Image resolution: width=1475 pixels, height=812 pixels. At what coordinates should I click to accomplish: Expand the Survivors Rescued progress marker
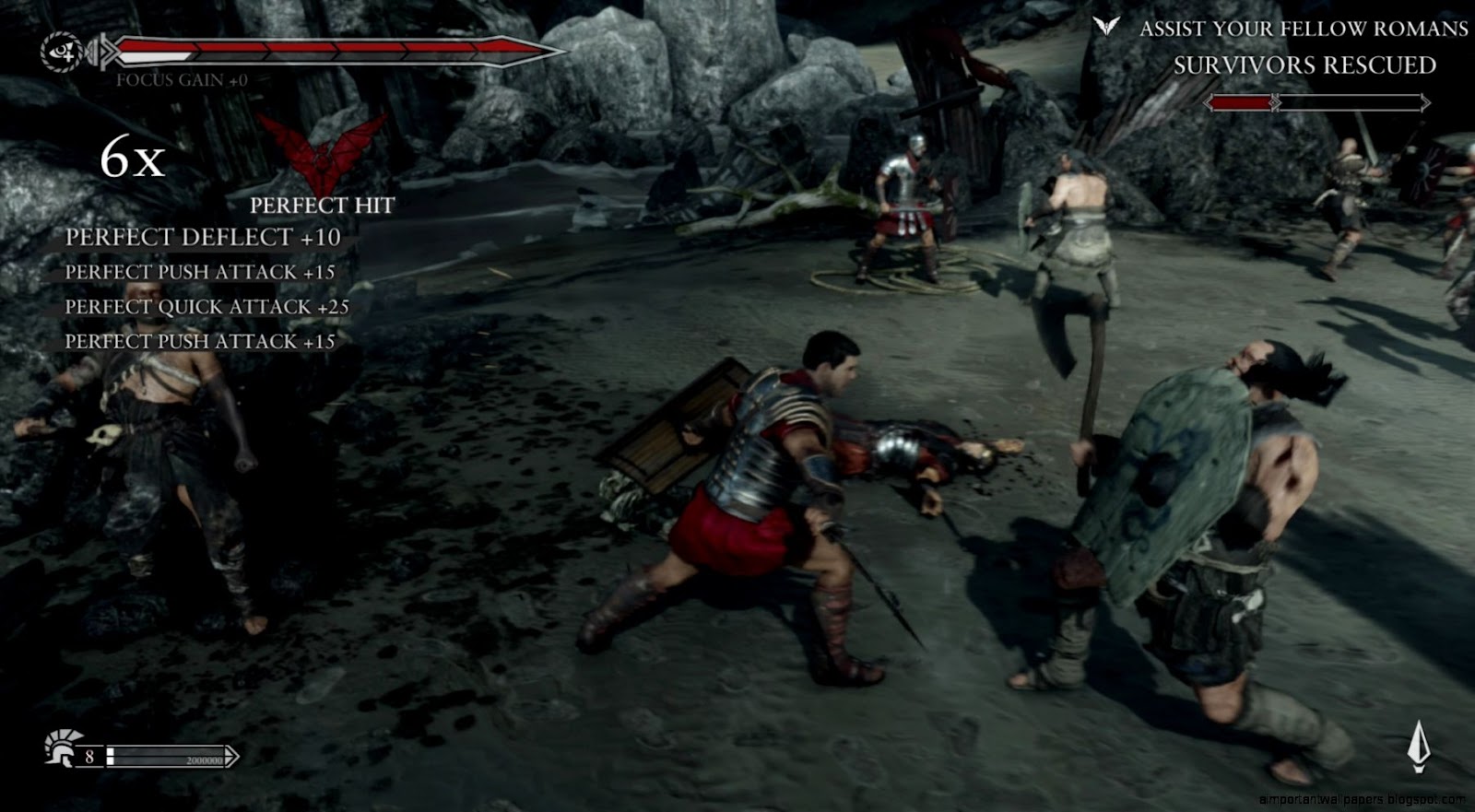tap(1276, 101)
